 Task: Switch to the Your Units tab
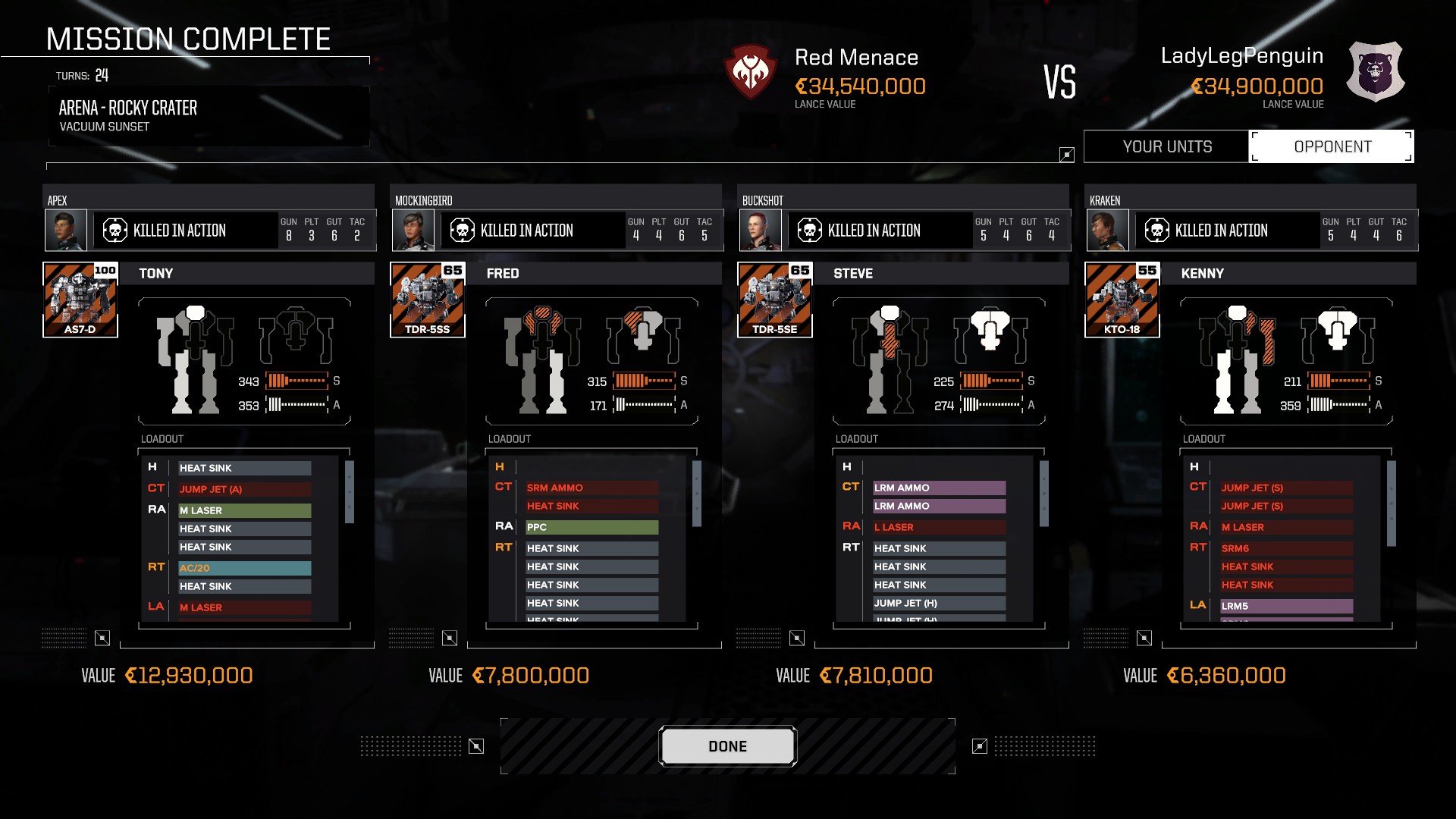tap(1167, 146)
